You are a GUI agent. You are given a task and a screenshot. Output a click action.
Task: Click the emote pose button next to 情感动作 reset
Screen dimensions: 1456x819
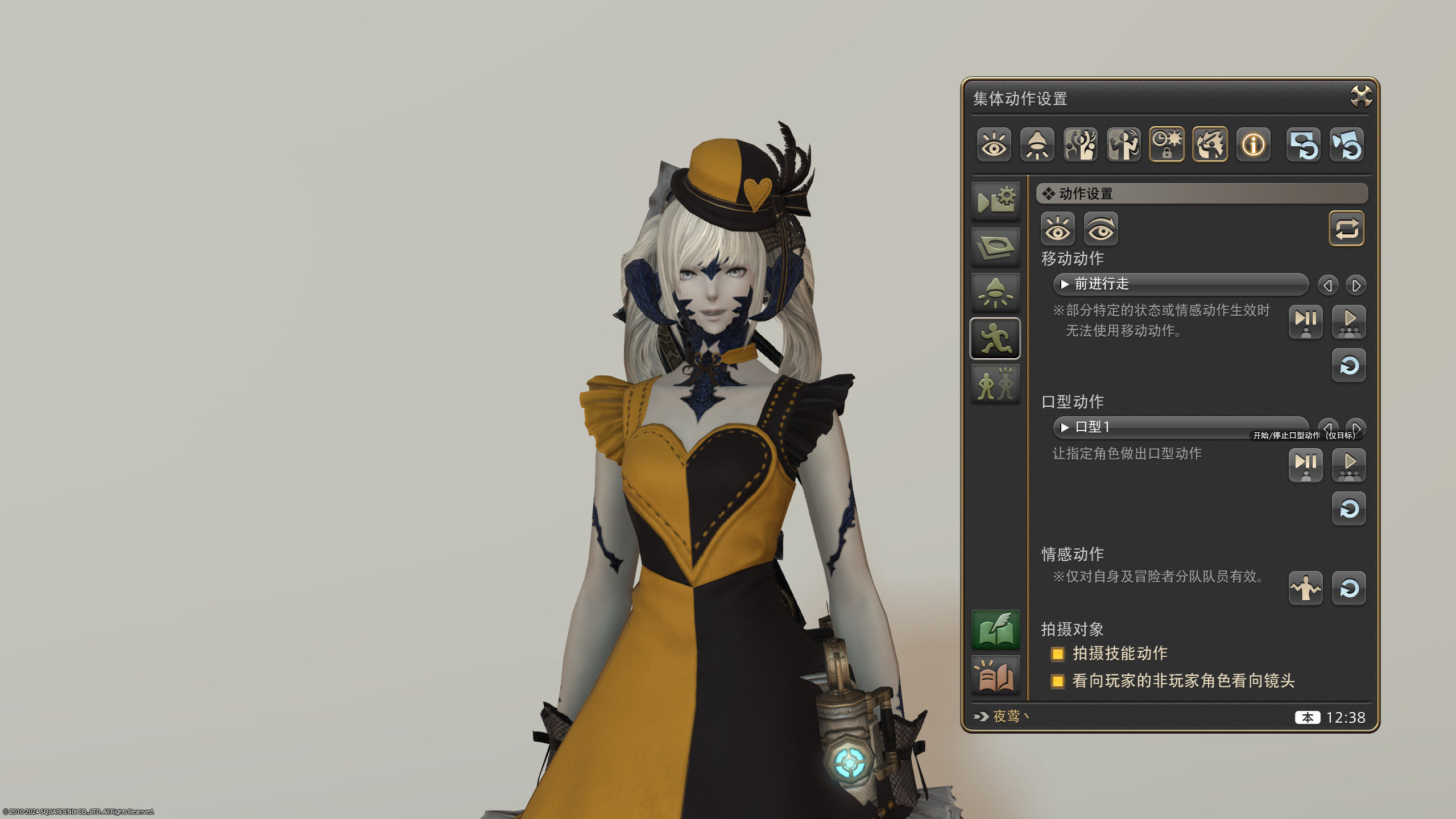(x=1306, y=589)
